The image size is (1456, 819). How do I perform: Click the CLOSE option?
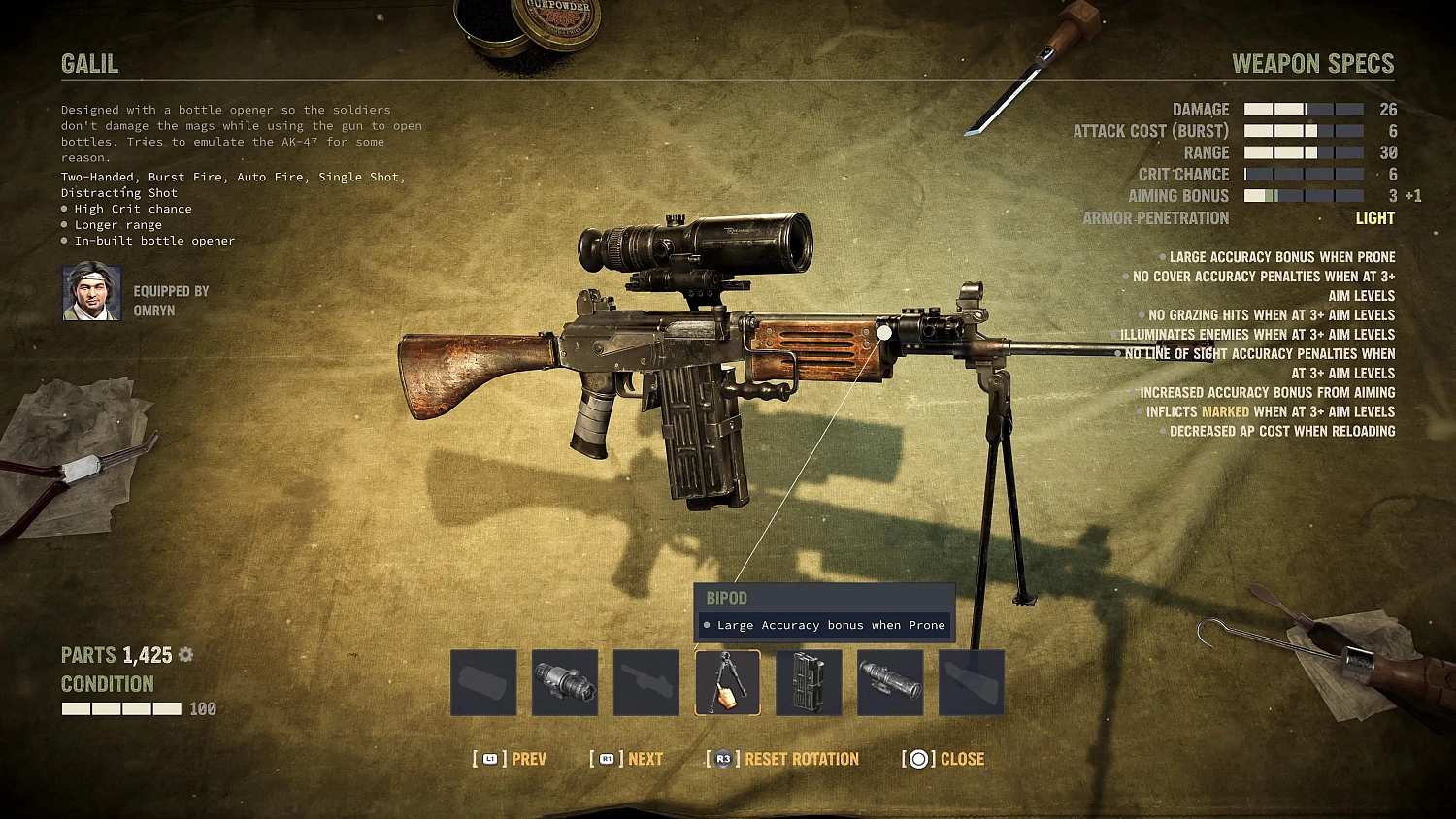click(x=962, y=759)
